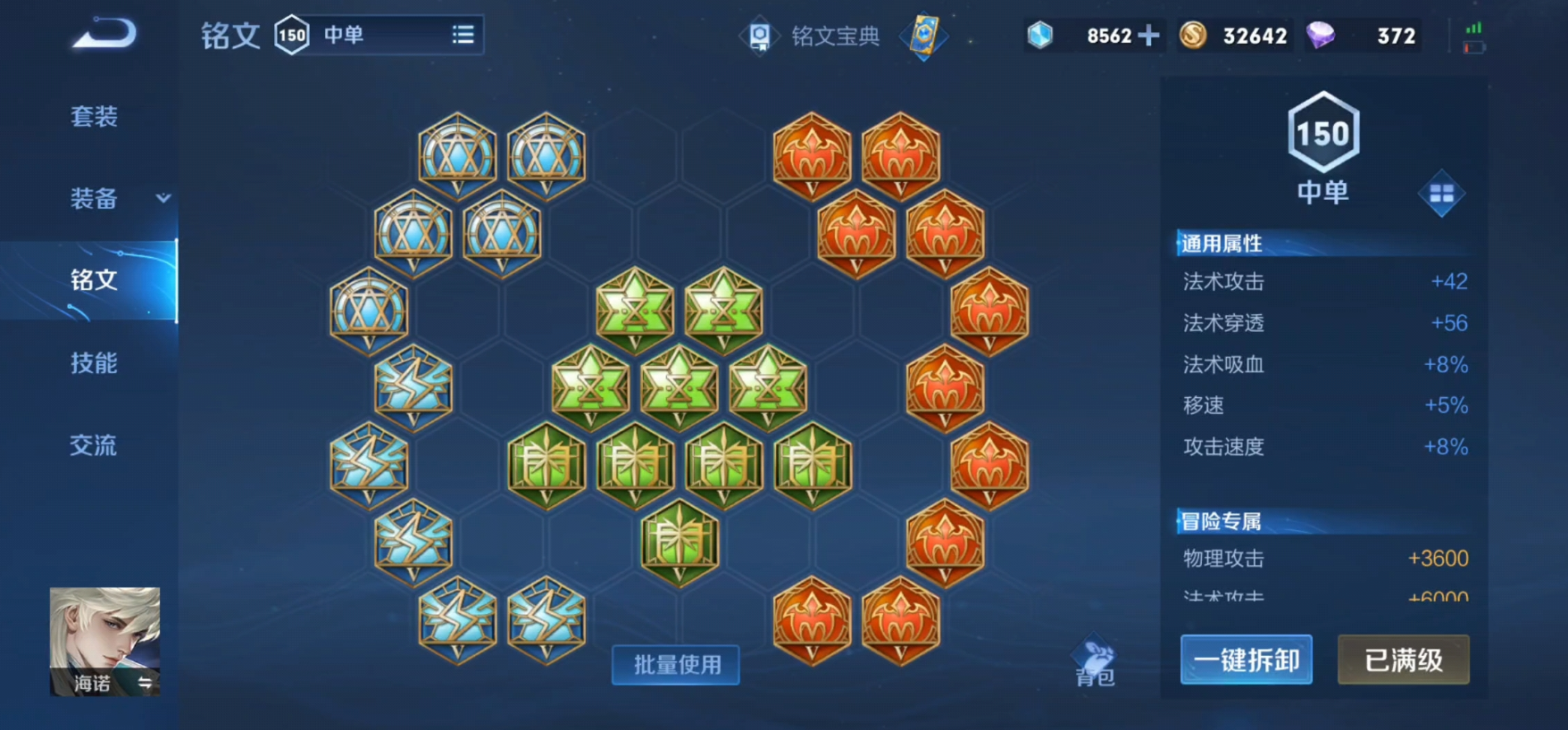The height and width of the screenshot is (730, 1568).
Task: Add more blue rune fragments
Action: pyautogui.click(x=1149, y=36)
